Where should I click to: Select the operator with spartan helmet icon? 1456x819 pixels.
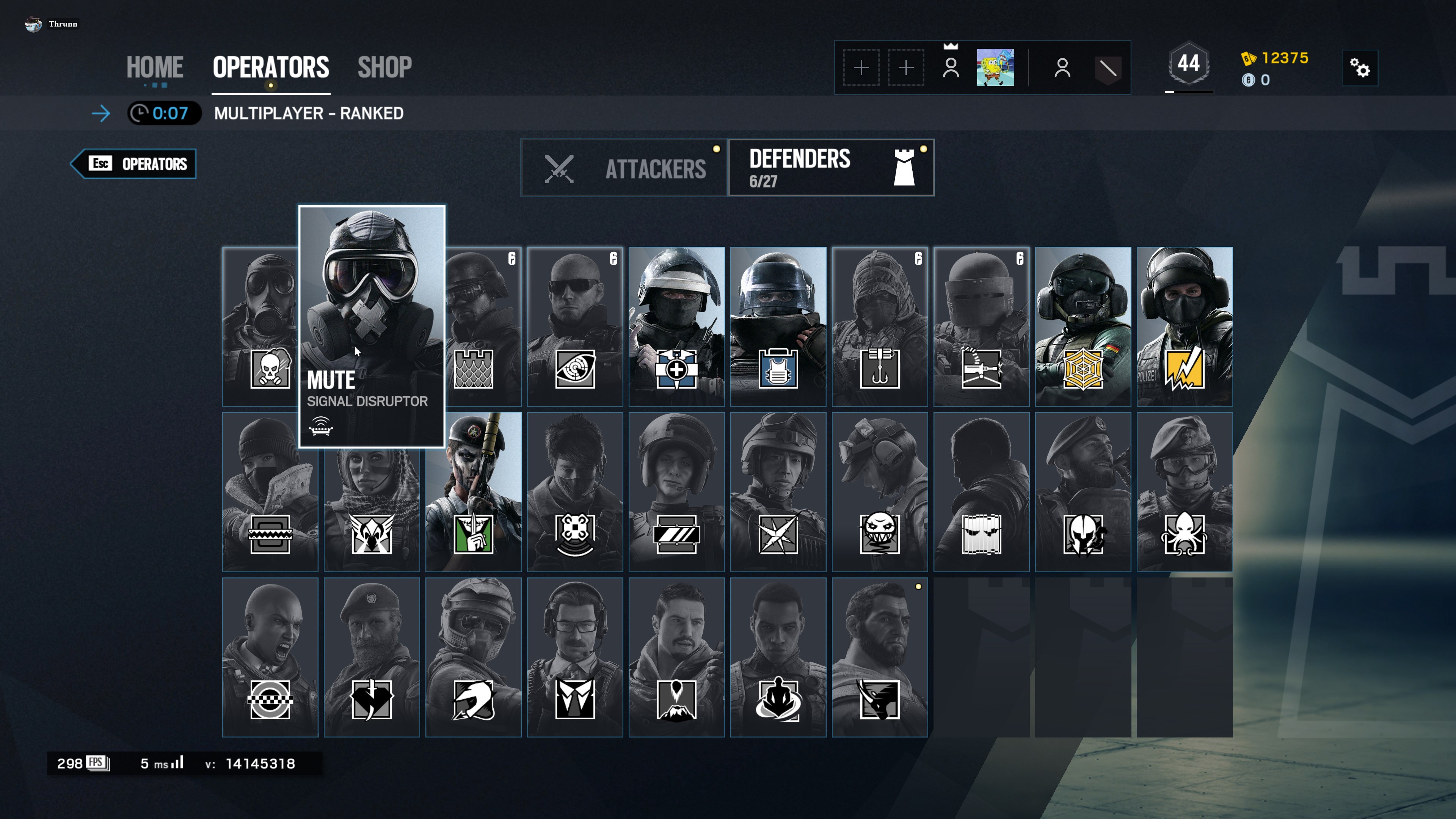tap(1083, 492)
